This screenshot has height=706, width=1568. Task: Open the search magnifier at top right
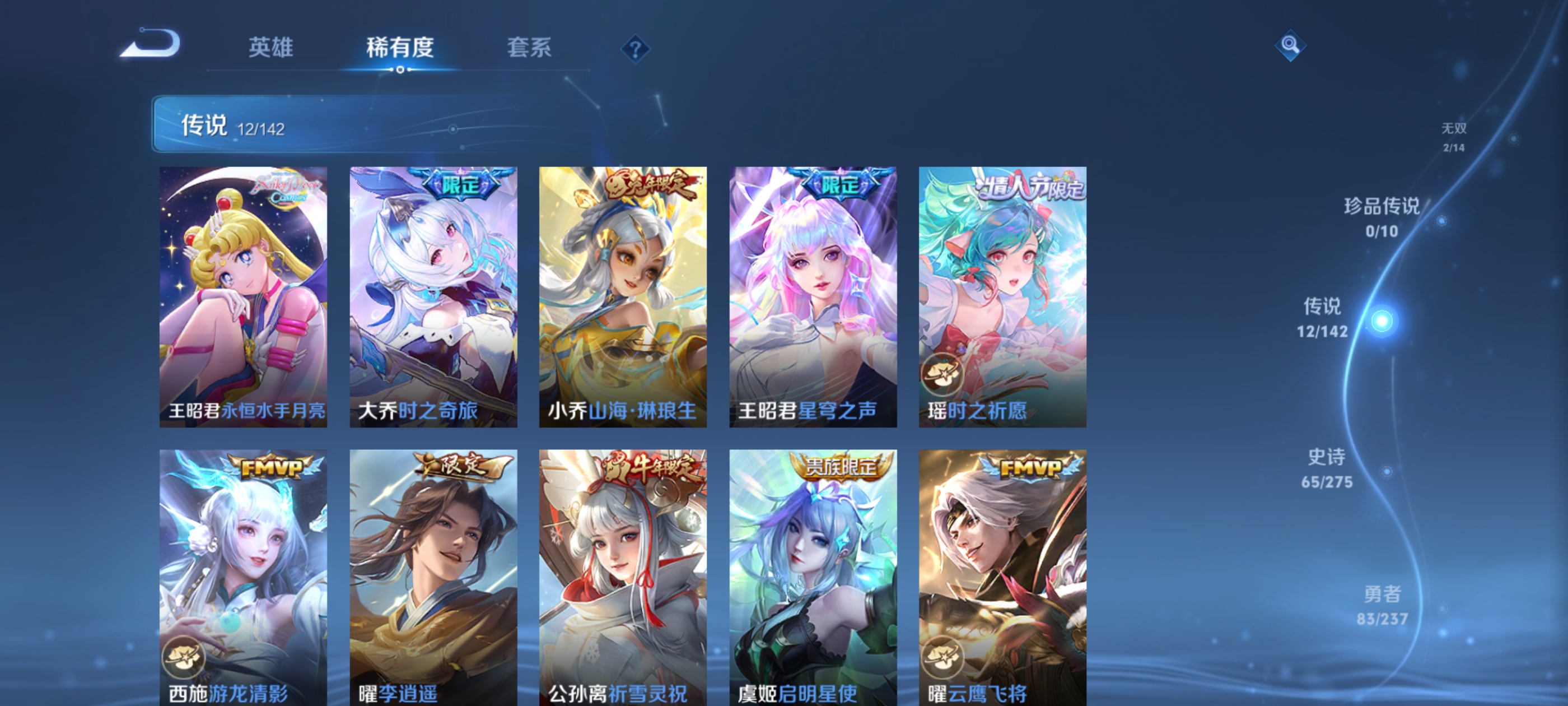coord(1290,45)
